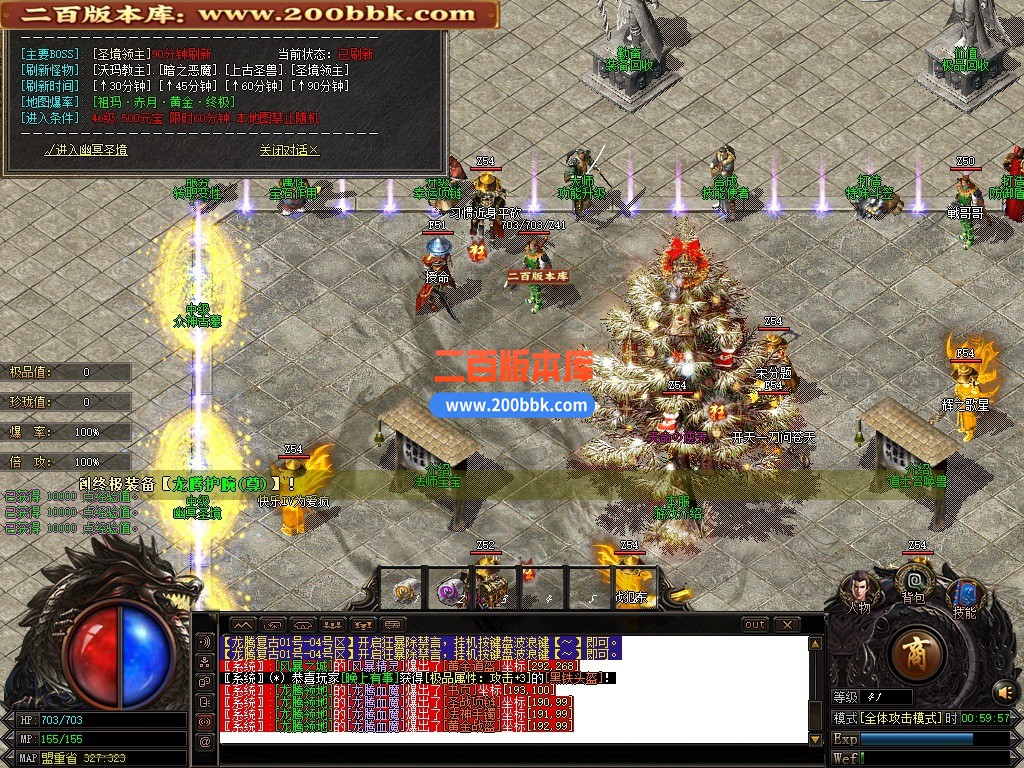Close the dialogue via 关闭对话
The width and height of the screenshot is (1024, 768).
tap(289, 150)
